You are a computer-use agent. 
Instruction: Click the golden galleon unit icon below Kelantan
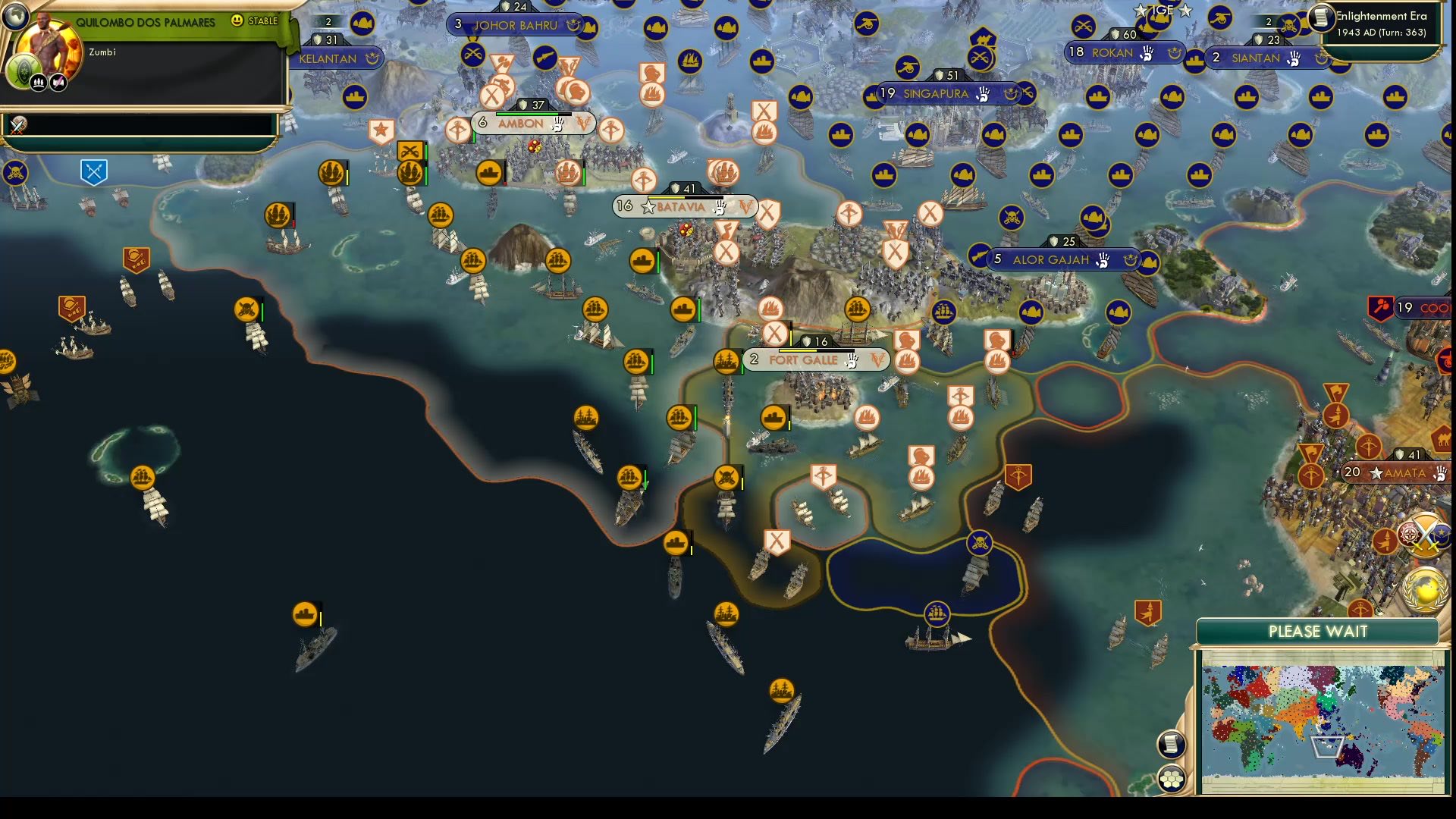(330, 173)
